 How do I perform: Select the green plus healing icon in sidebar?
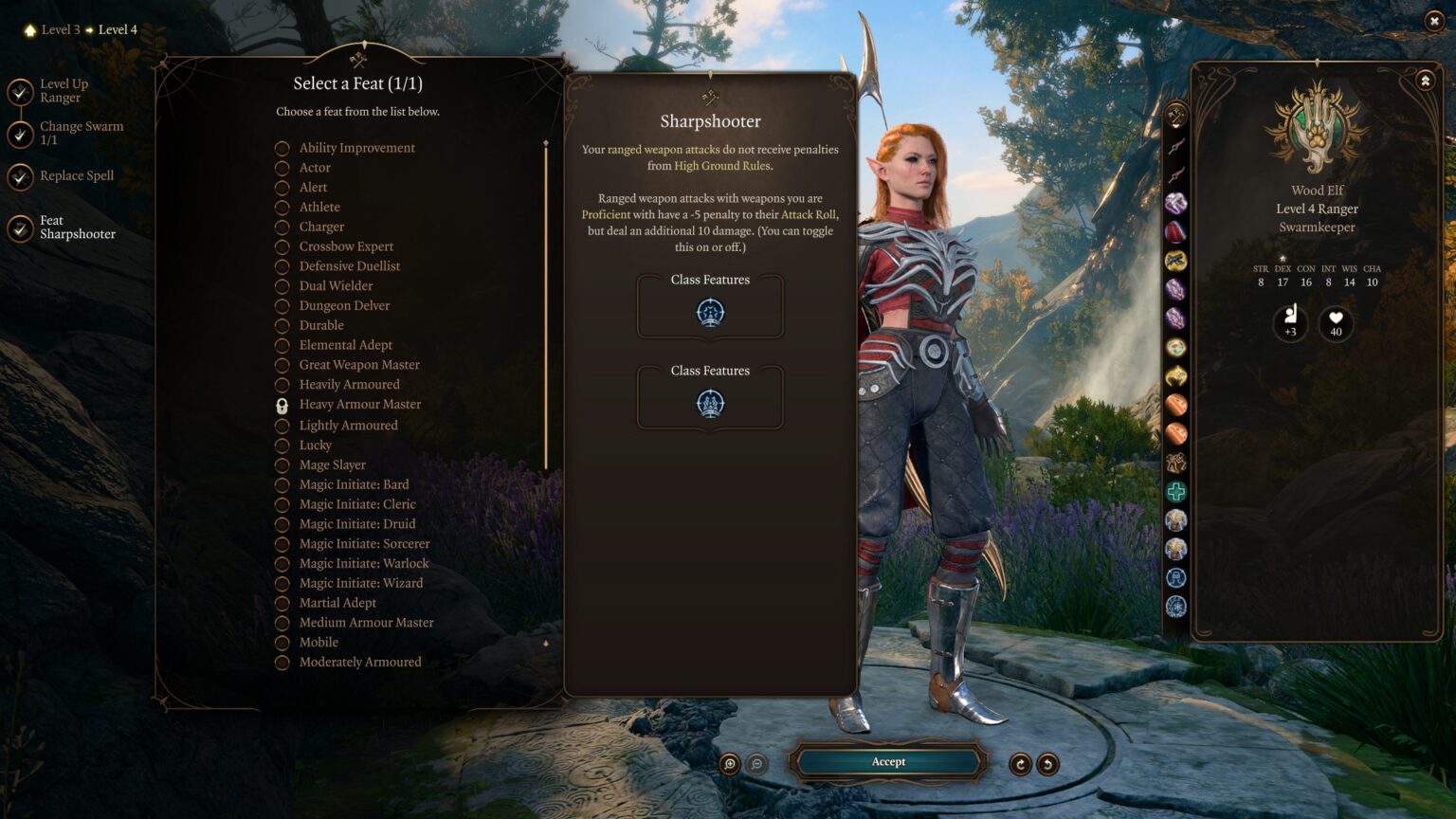point(1175,490)
